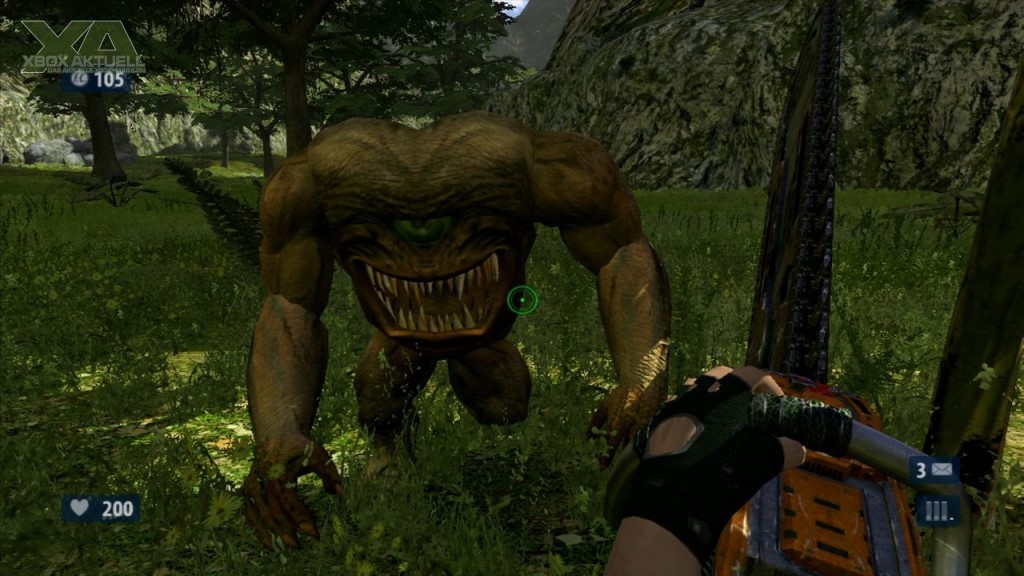
Task: Select the current weapon indicator icon
Action: coord(938,509)
